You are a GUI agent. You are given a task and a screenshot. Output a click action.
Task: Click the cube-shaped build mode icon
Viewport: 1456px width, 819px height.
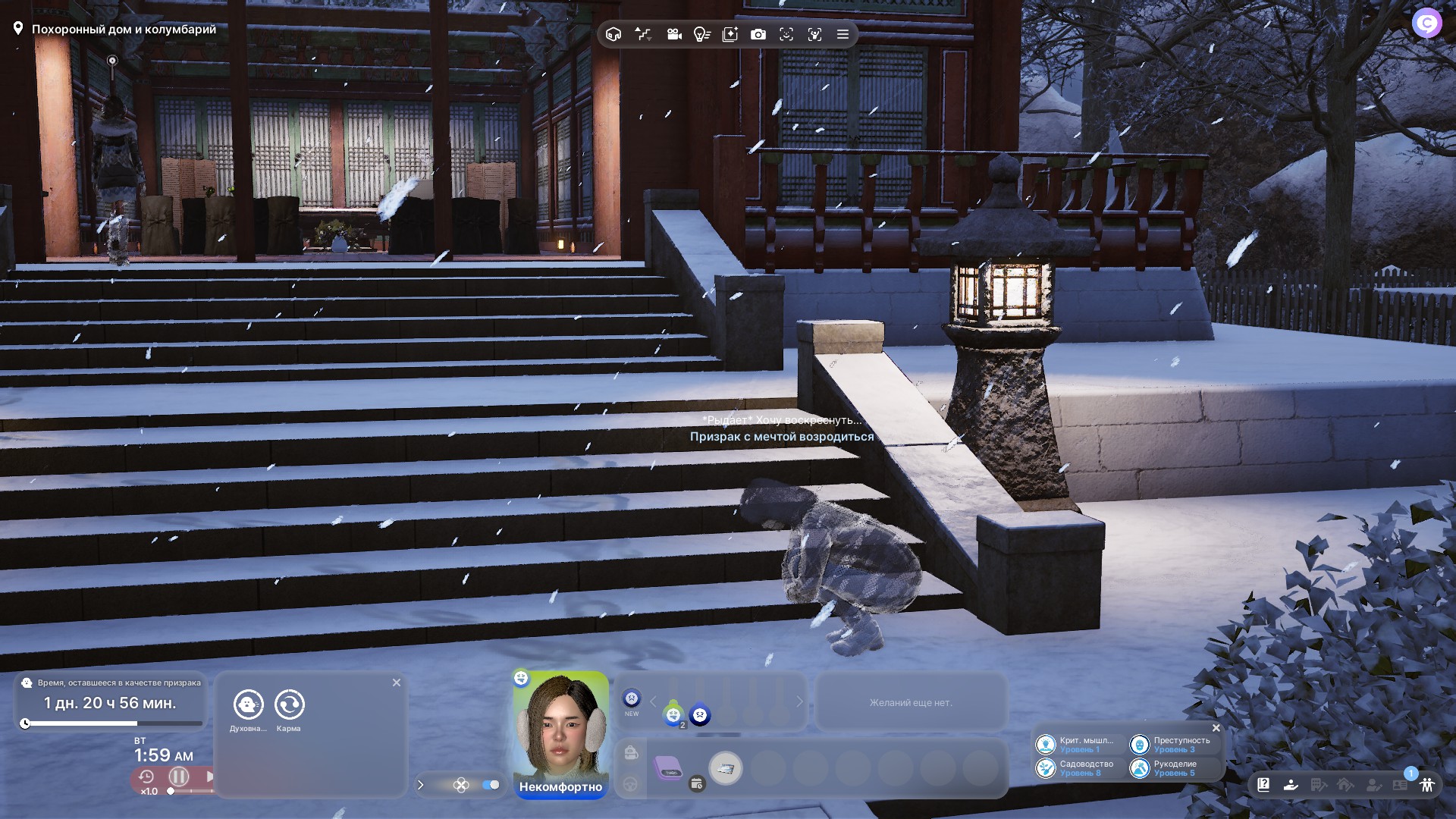pyautogui.click(x=613, y=34)
